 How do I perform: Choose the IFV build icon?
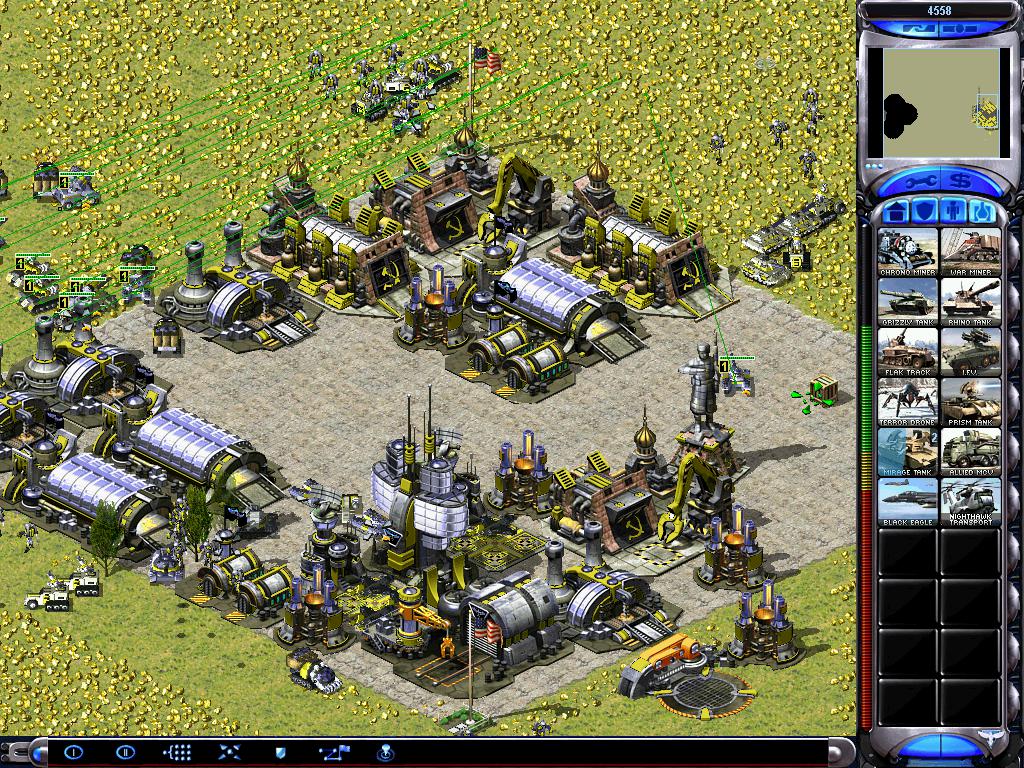pyautogui.click(x=970, y=351)
